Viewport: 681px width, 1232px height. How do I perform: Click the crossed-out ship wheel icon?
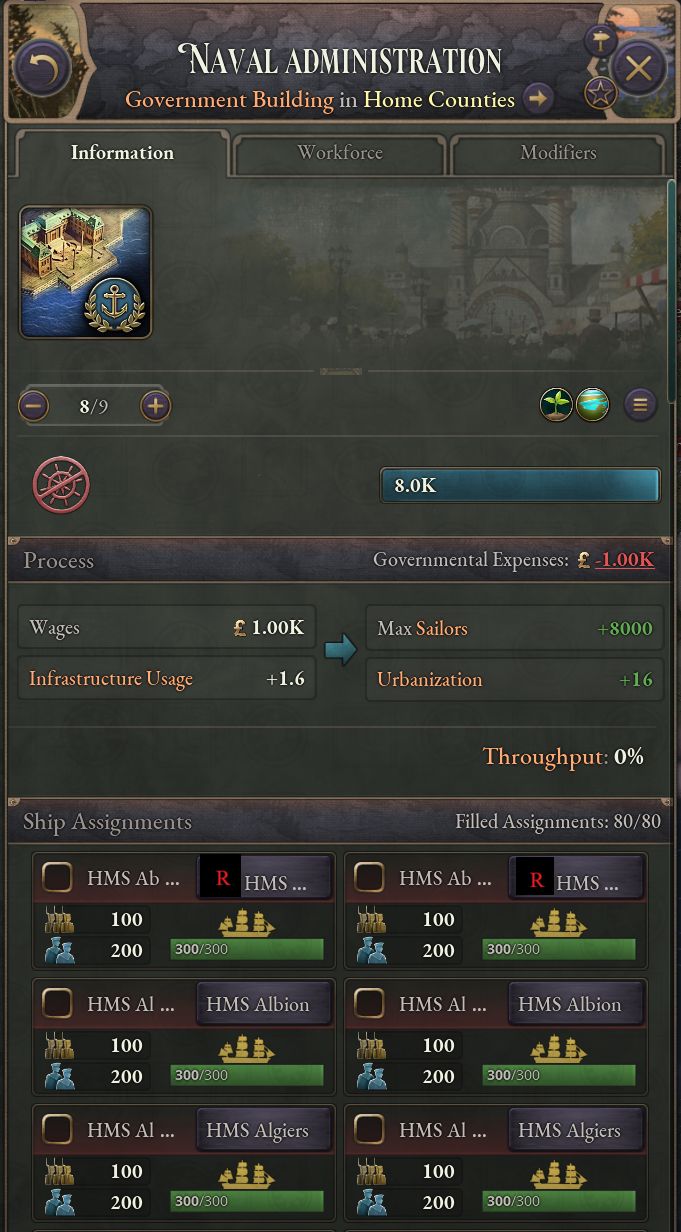61,485
